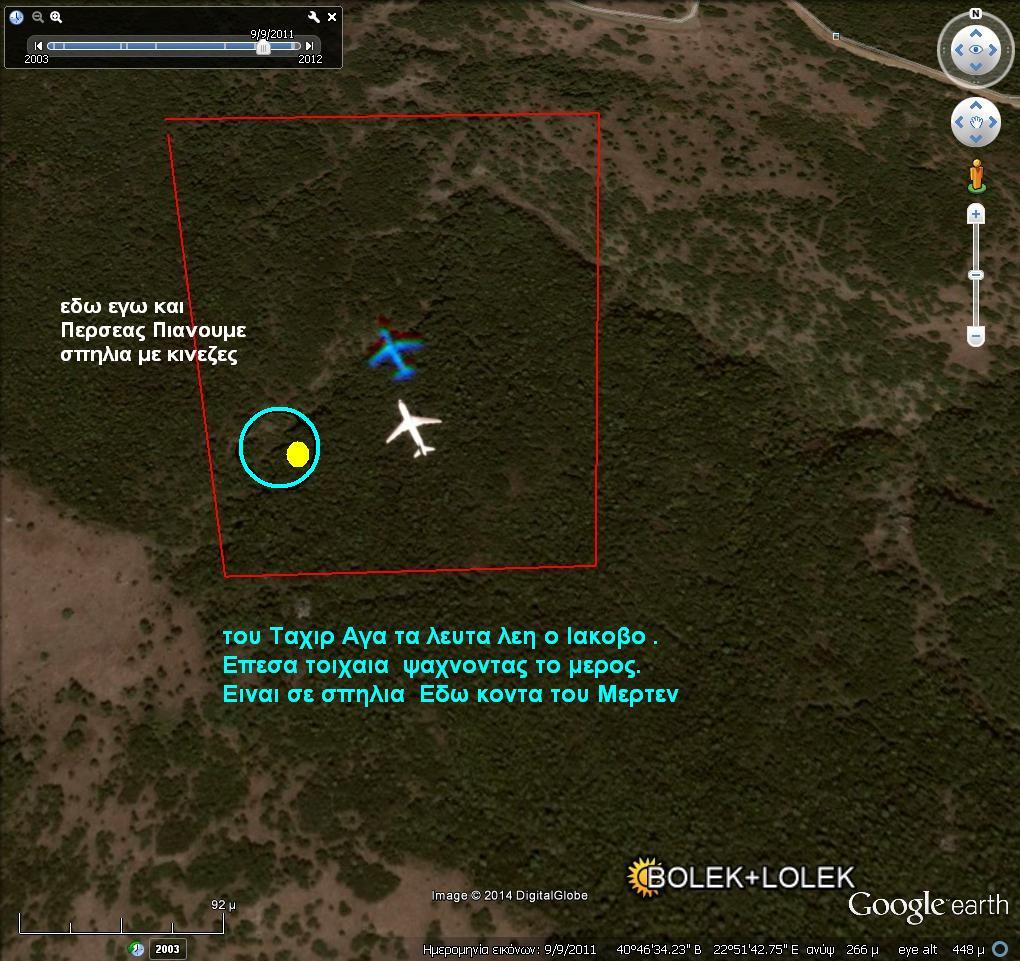The image size is (1020, 961).
Task: Click the hand icon on the move joystick
Action: coord(976,122)
